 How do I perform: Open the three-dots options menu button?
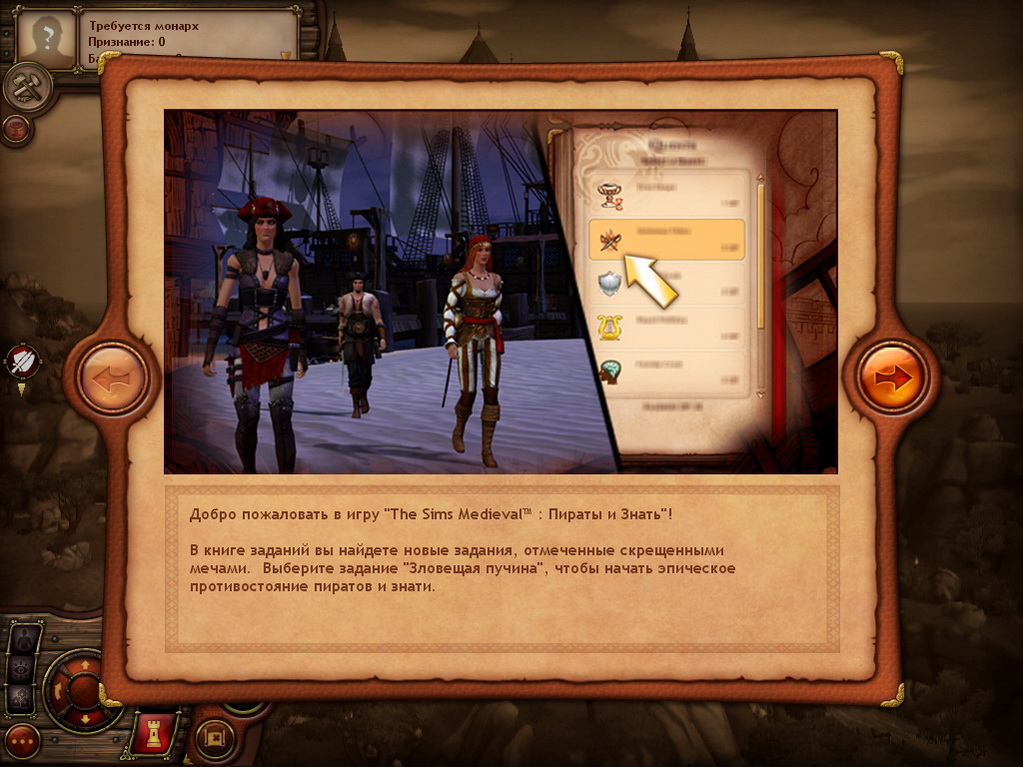[22, 741]
